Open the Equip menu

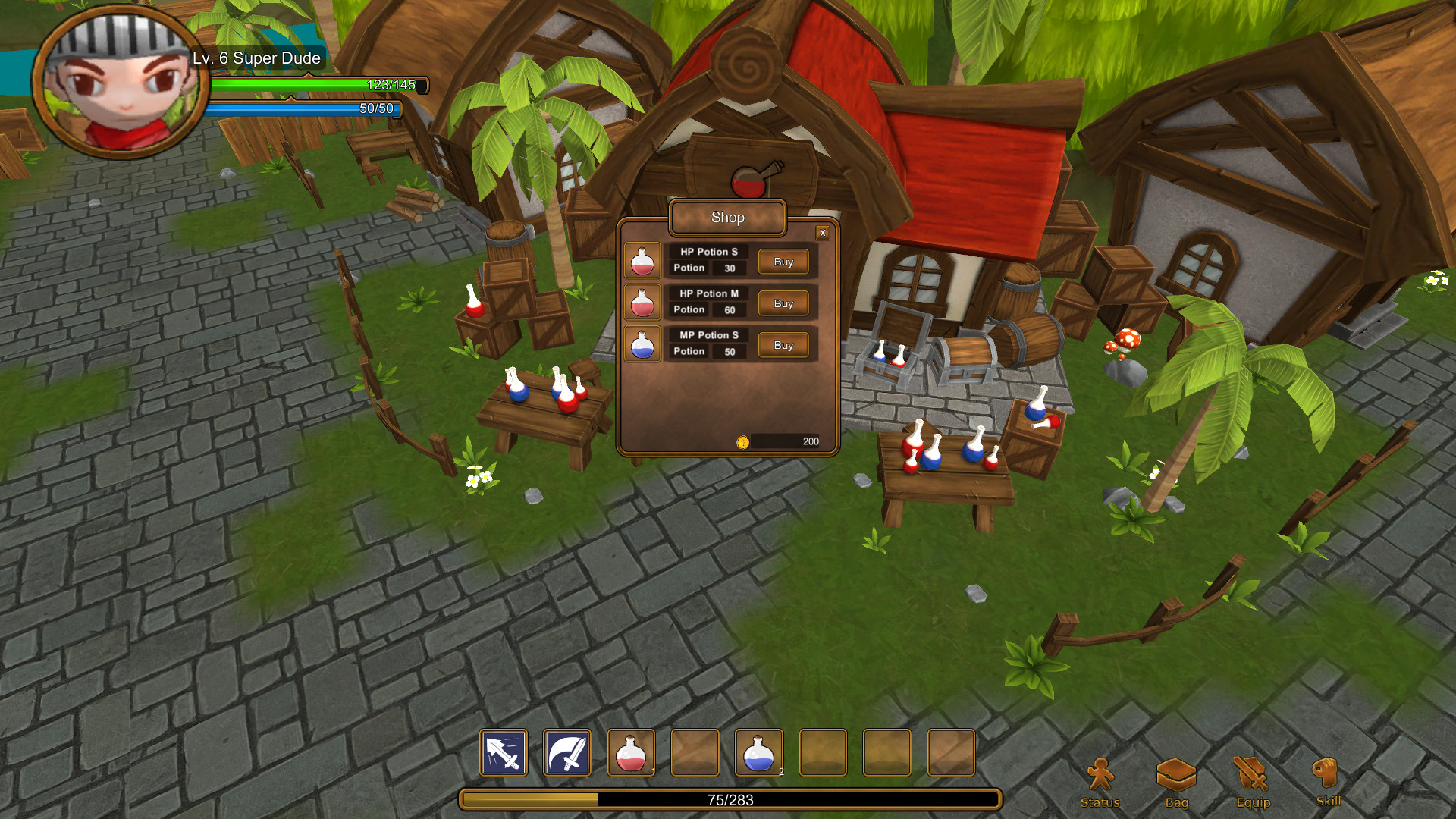1253,783
